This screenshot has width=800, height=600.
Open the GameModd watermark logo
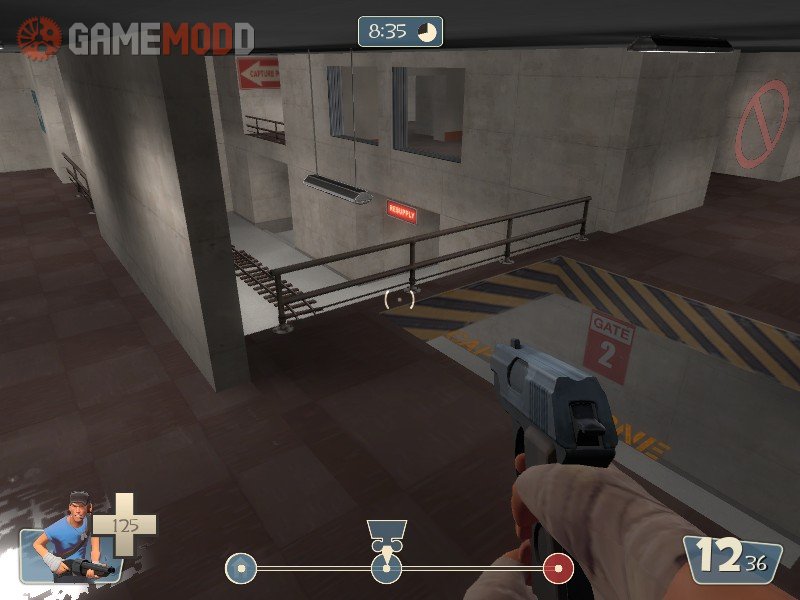click(136, 38)
